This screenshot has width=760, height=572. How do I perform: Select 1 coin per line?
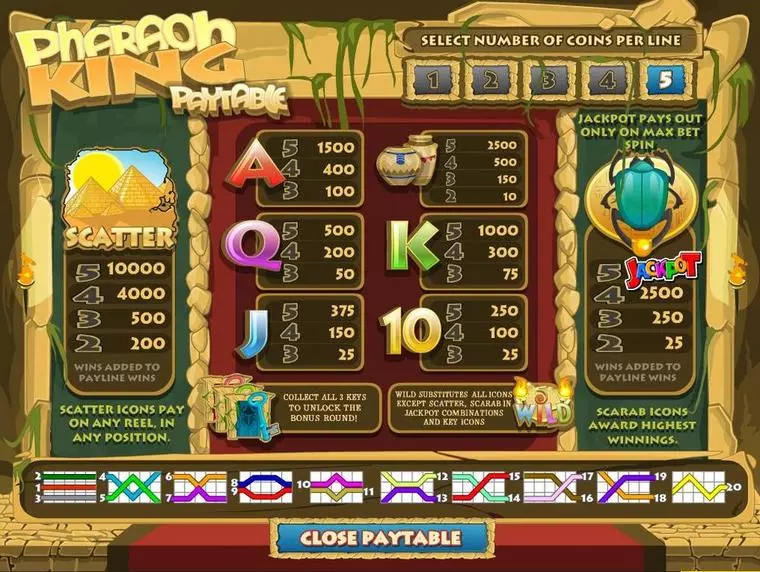point(428,80)
